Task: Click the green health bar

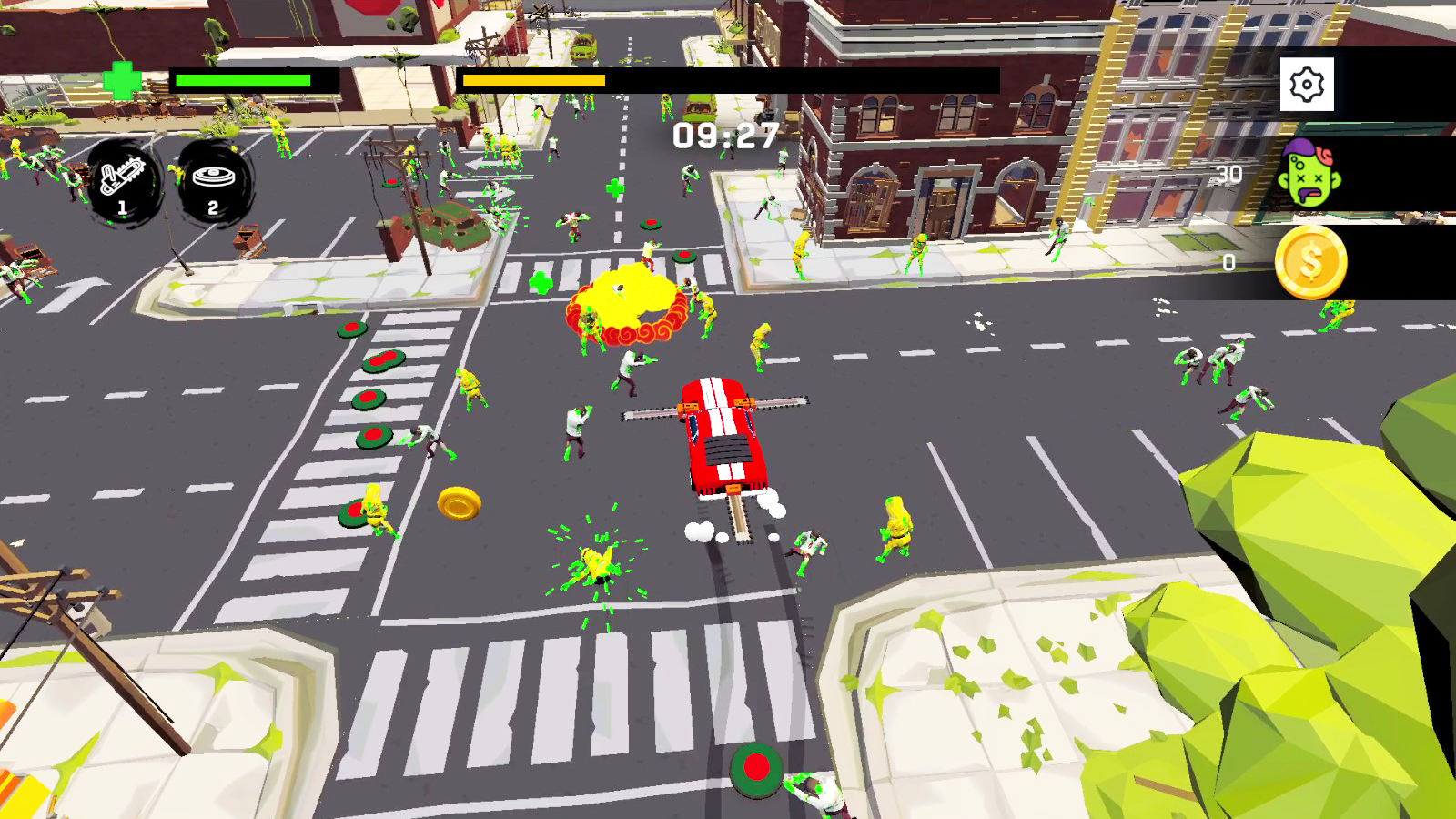Action: tap(241, 81)
